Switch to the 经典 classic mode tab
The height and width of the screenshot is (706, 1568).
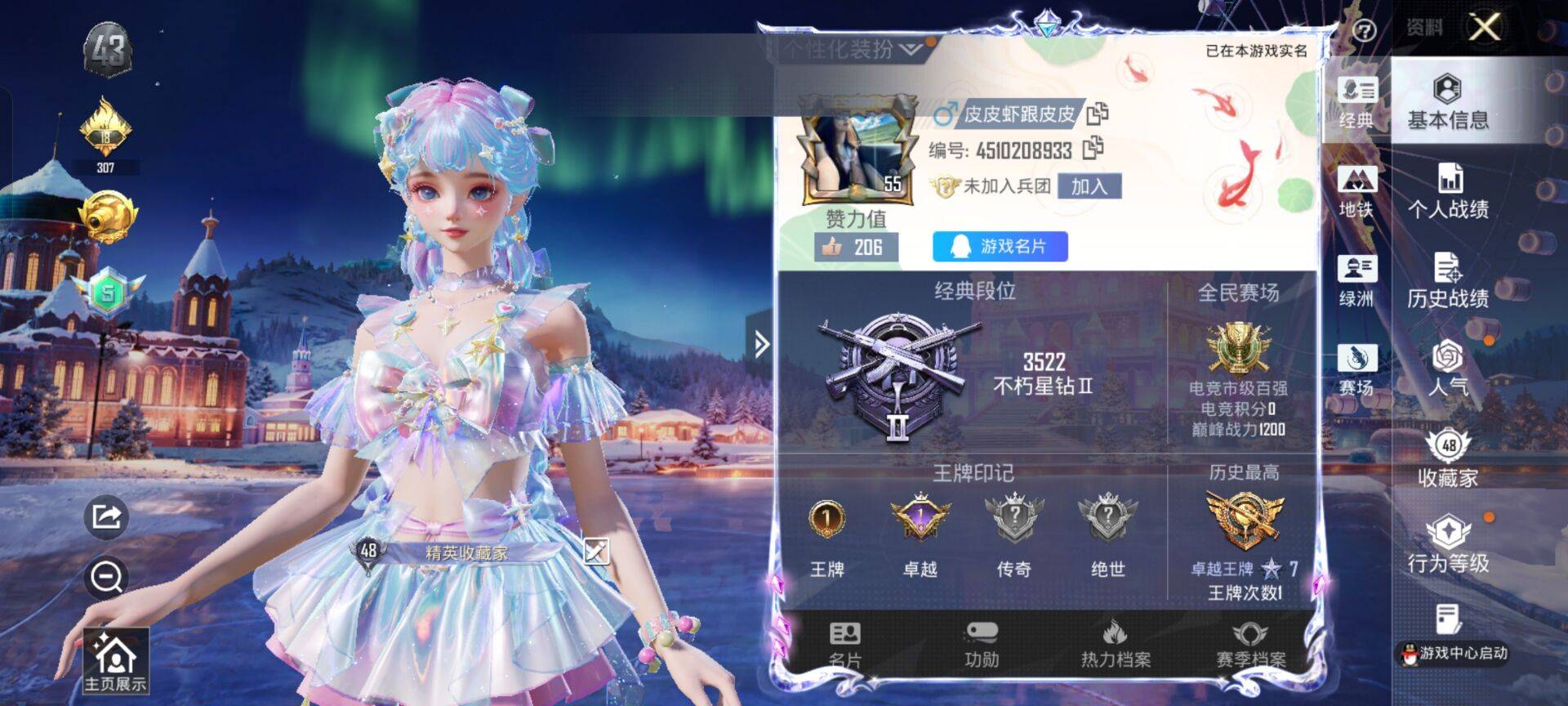pyautogui.click(x=1356, y=102)
